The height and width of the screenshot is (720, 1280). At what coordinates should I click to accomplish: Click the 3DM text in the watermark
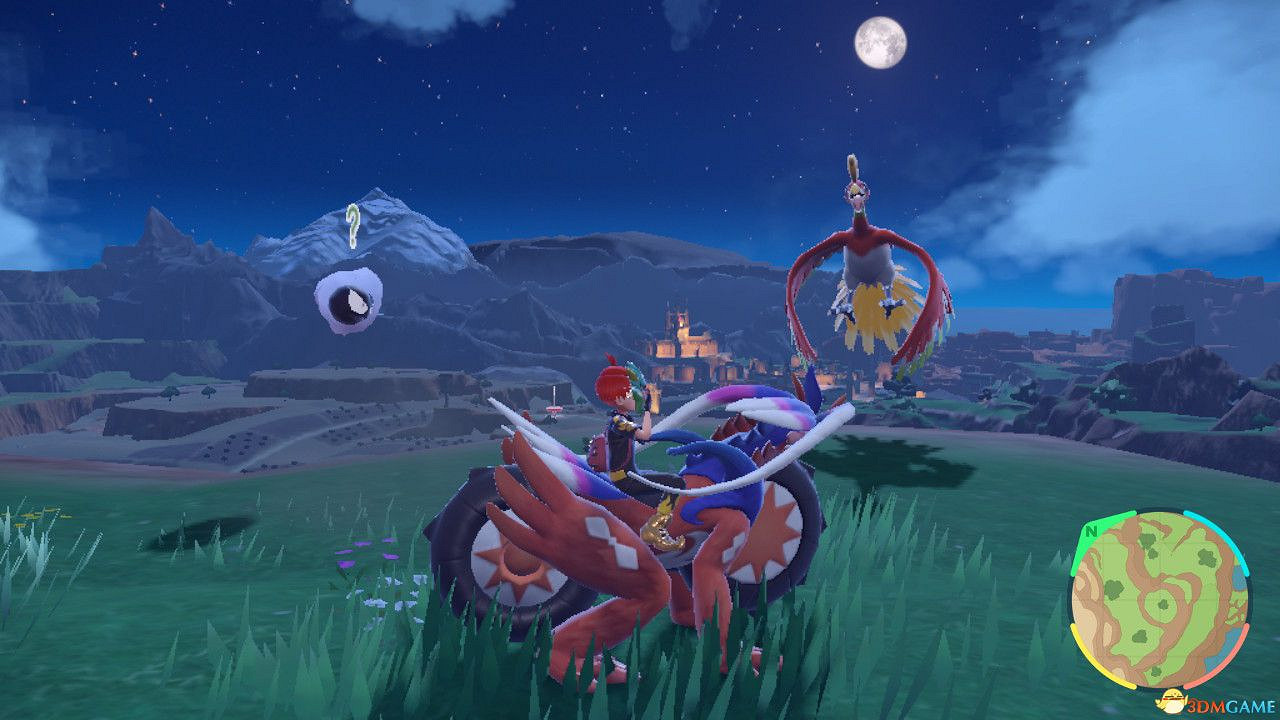(1206, 704)
